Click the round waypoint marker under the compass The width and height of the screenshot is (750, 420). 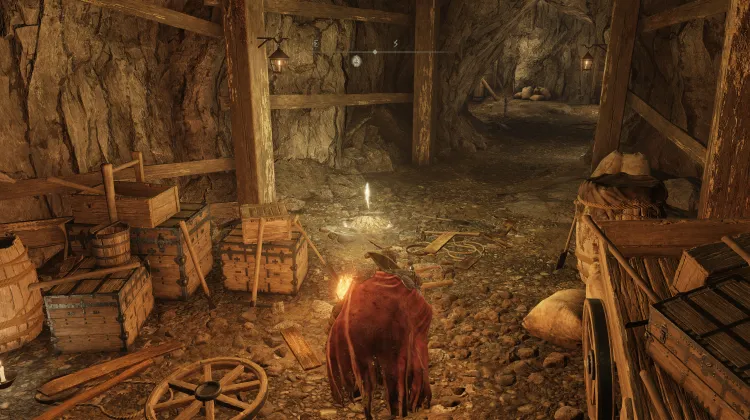[356, 61]
